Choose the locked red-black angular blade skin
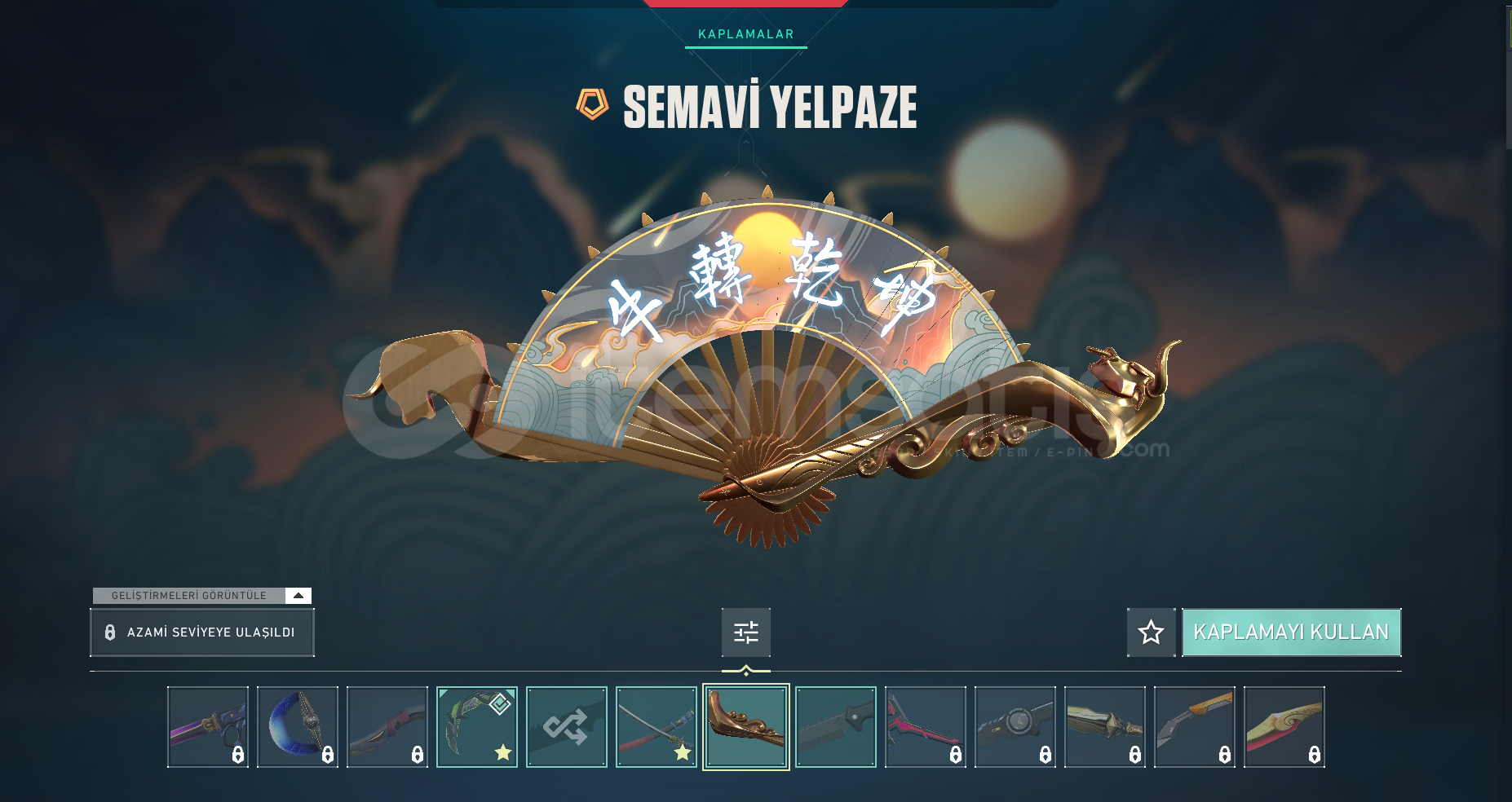 click(x=926, y=727)
